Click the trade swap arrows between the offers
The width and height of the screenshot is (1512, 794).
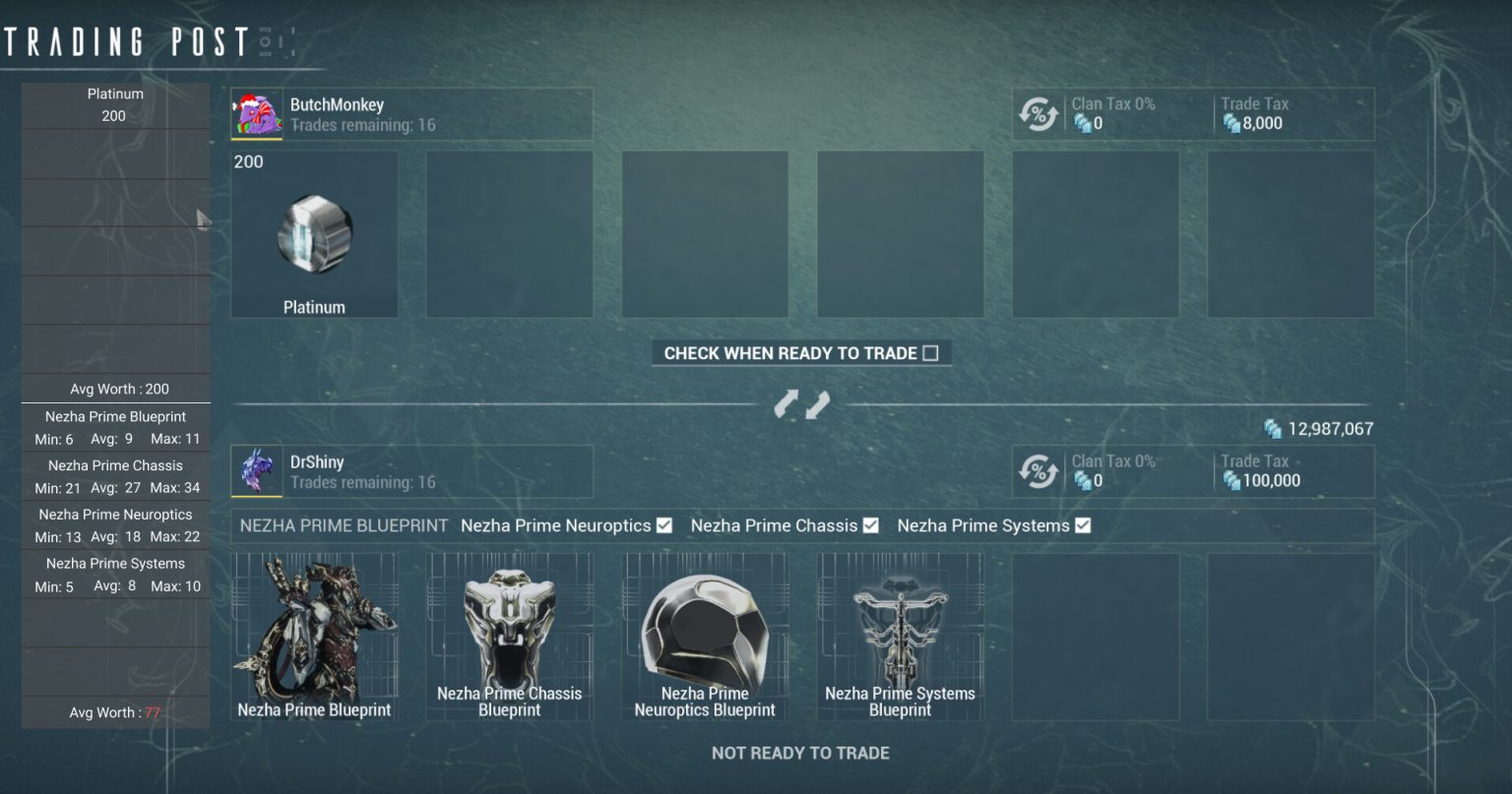pyautogui.click(x=802, y=403)
